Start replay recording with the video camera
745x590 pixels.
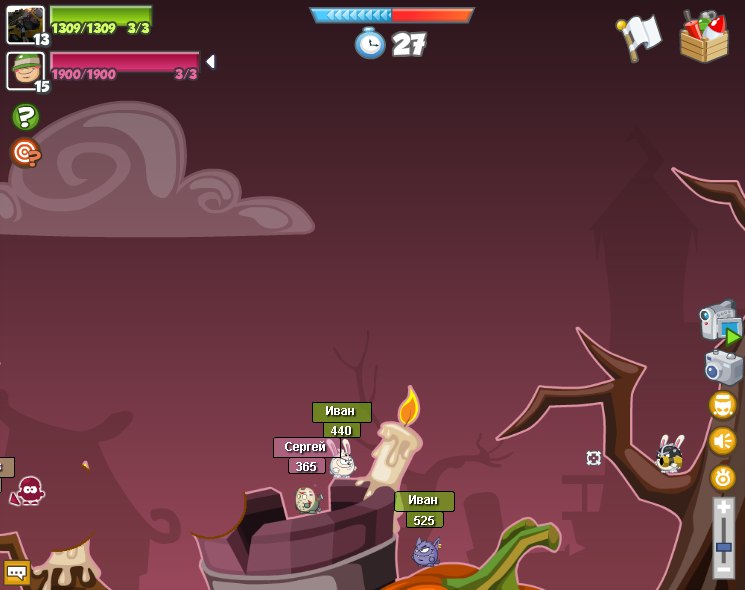coord(719,323)
